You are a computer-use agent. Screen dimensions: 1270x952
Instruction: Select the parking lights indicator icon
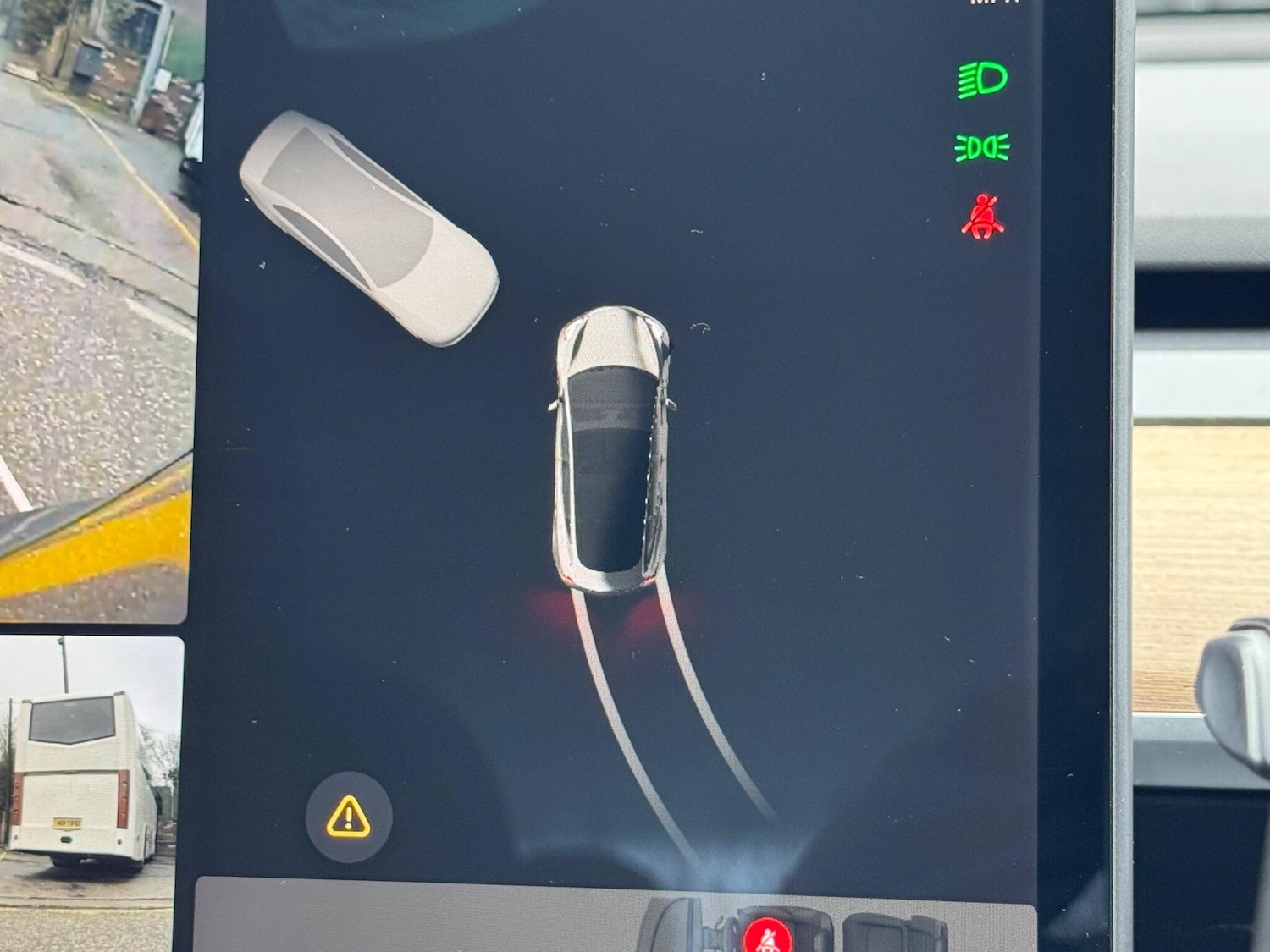point(982,146)
